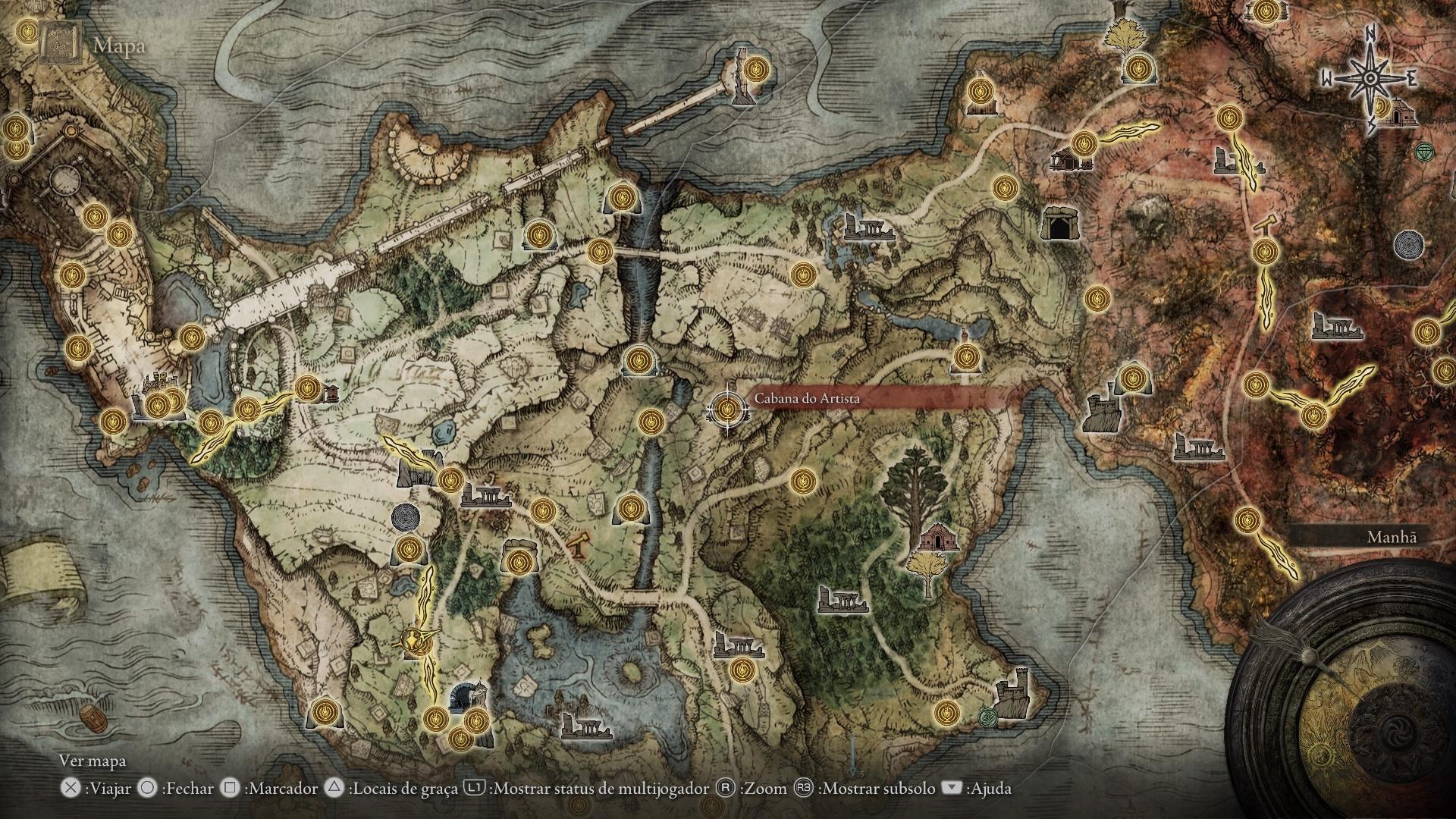Image resolution: width=1456 pixels, height=819 pixels.
Task: Select the cave entrance map icon
Action: coord(1059,223)
